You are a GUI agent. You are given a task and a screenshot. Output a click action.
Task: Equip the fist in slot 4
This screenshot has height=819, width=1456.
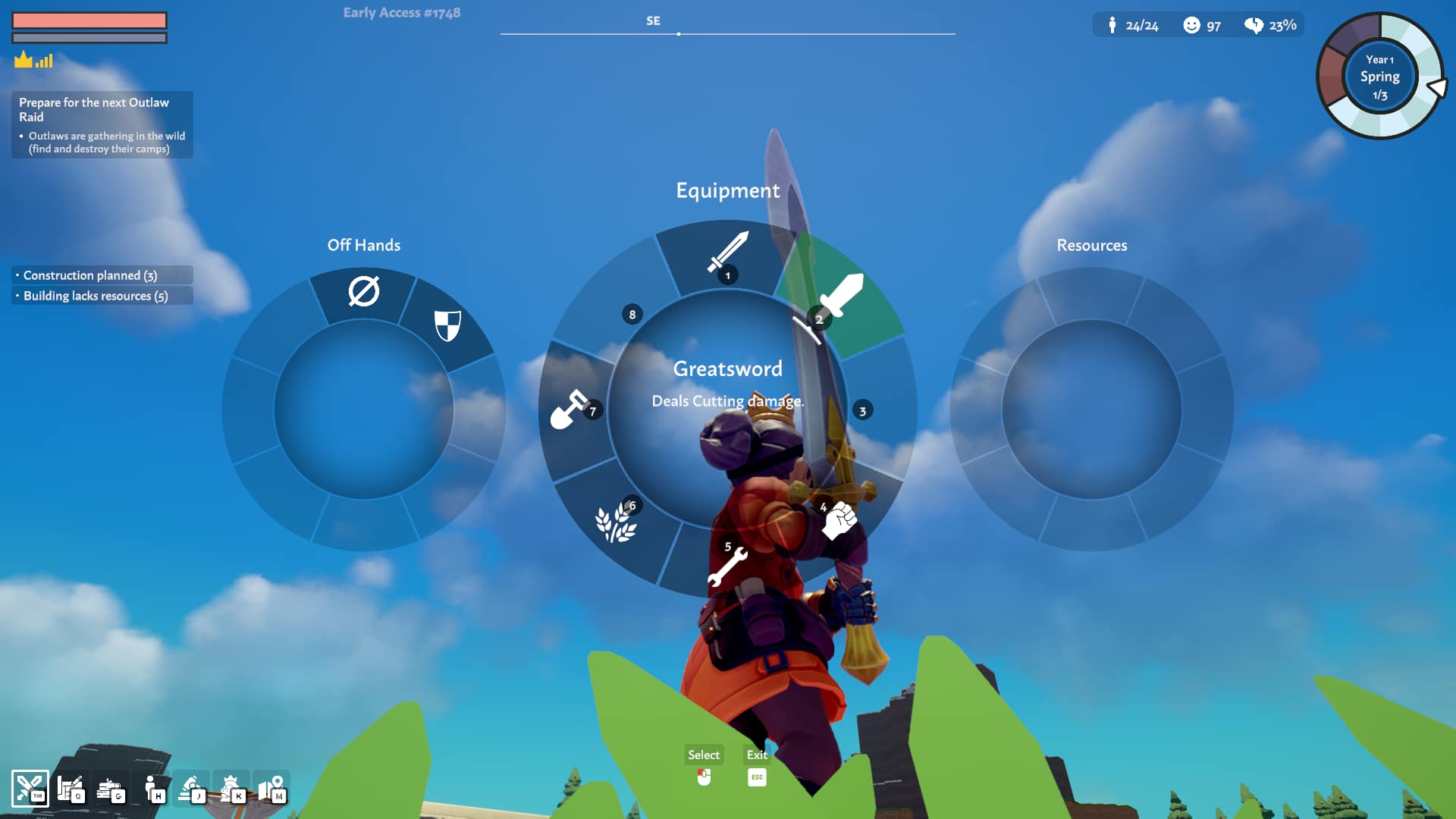coord(839,520)
